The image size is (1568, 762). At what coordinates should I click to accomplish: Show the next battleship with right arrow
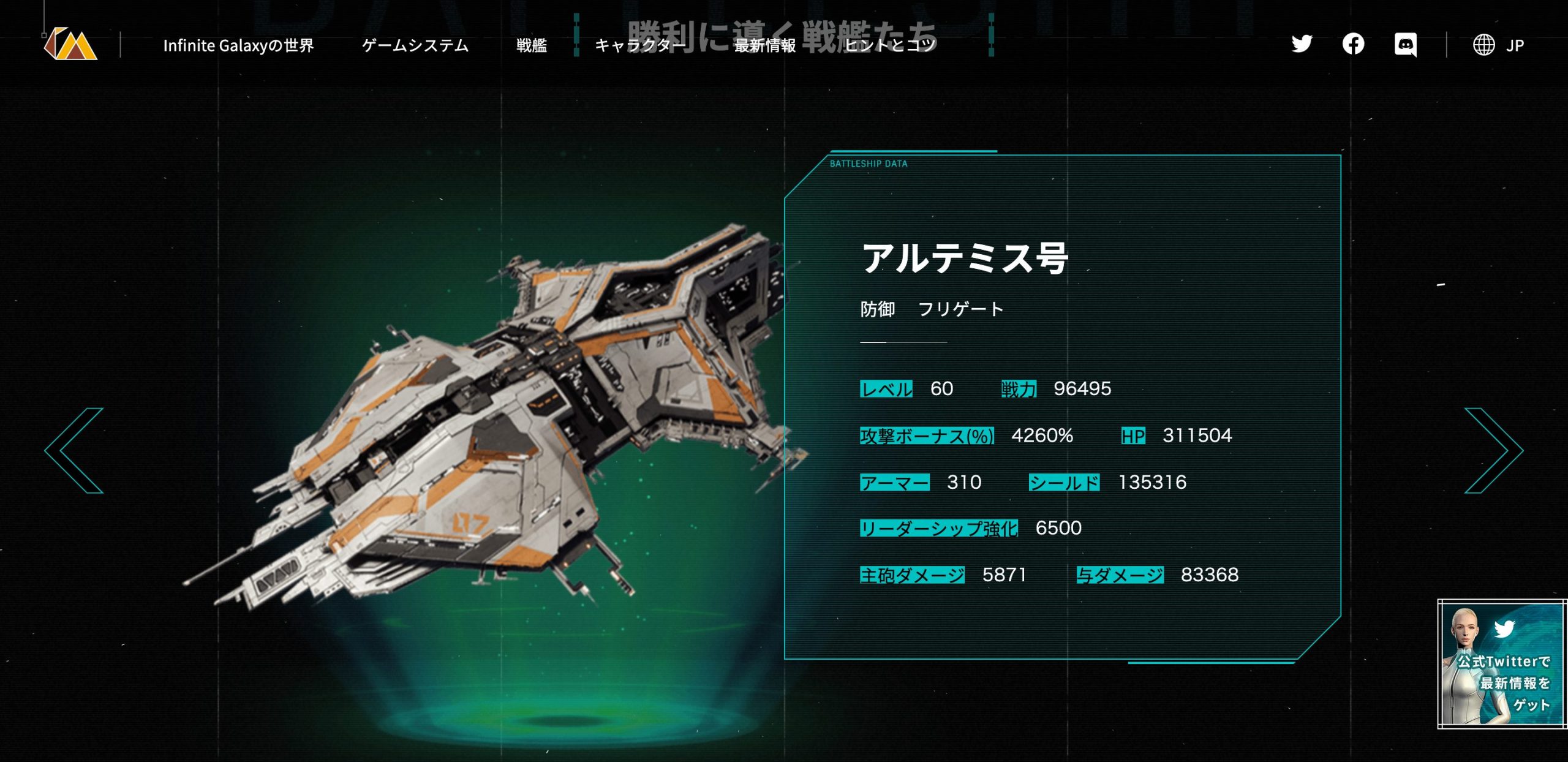click(1493, 450)
